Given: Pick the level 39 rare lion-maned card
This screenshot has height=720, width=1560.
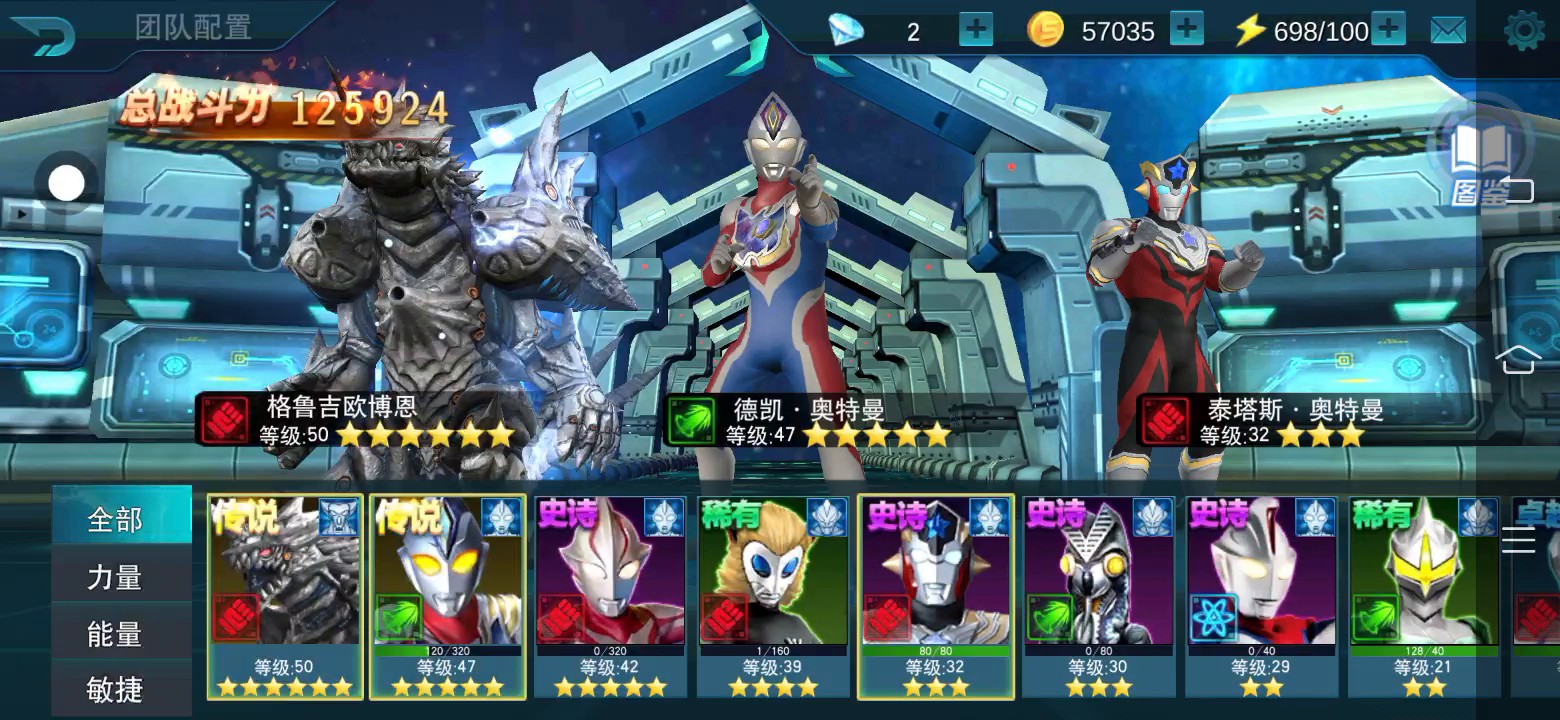Looking at the screenshot, I should coord(773,595).
